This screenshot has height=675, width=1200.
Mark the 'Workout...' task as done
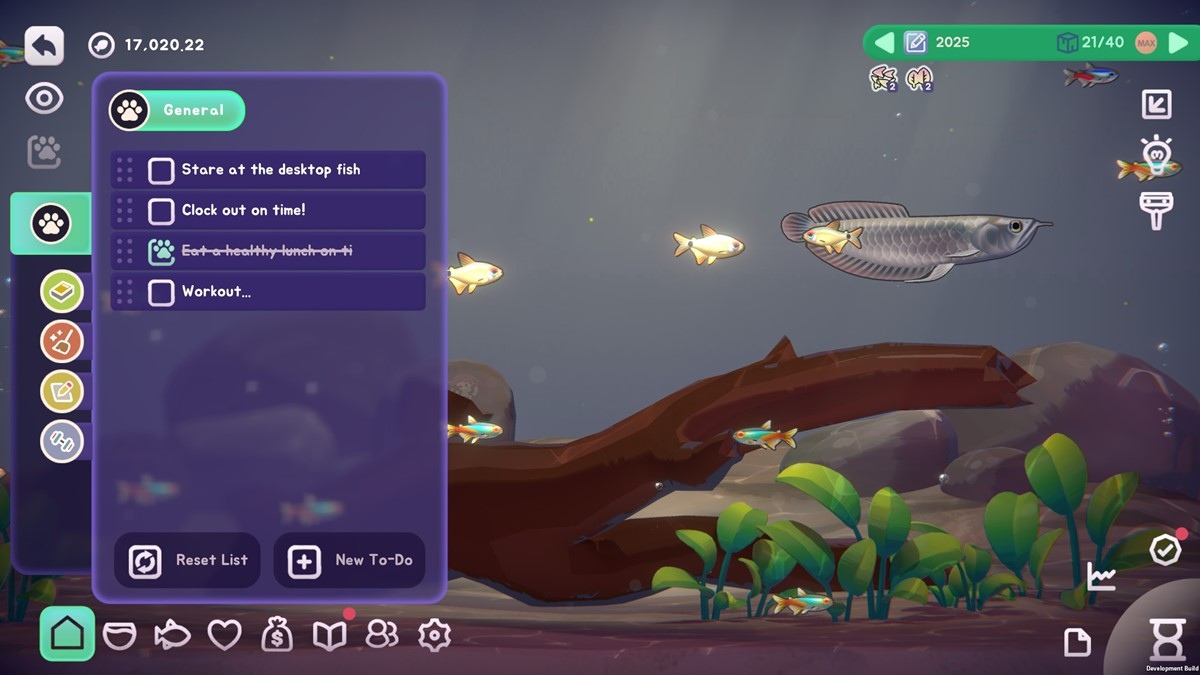coord(161,292)
